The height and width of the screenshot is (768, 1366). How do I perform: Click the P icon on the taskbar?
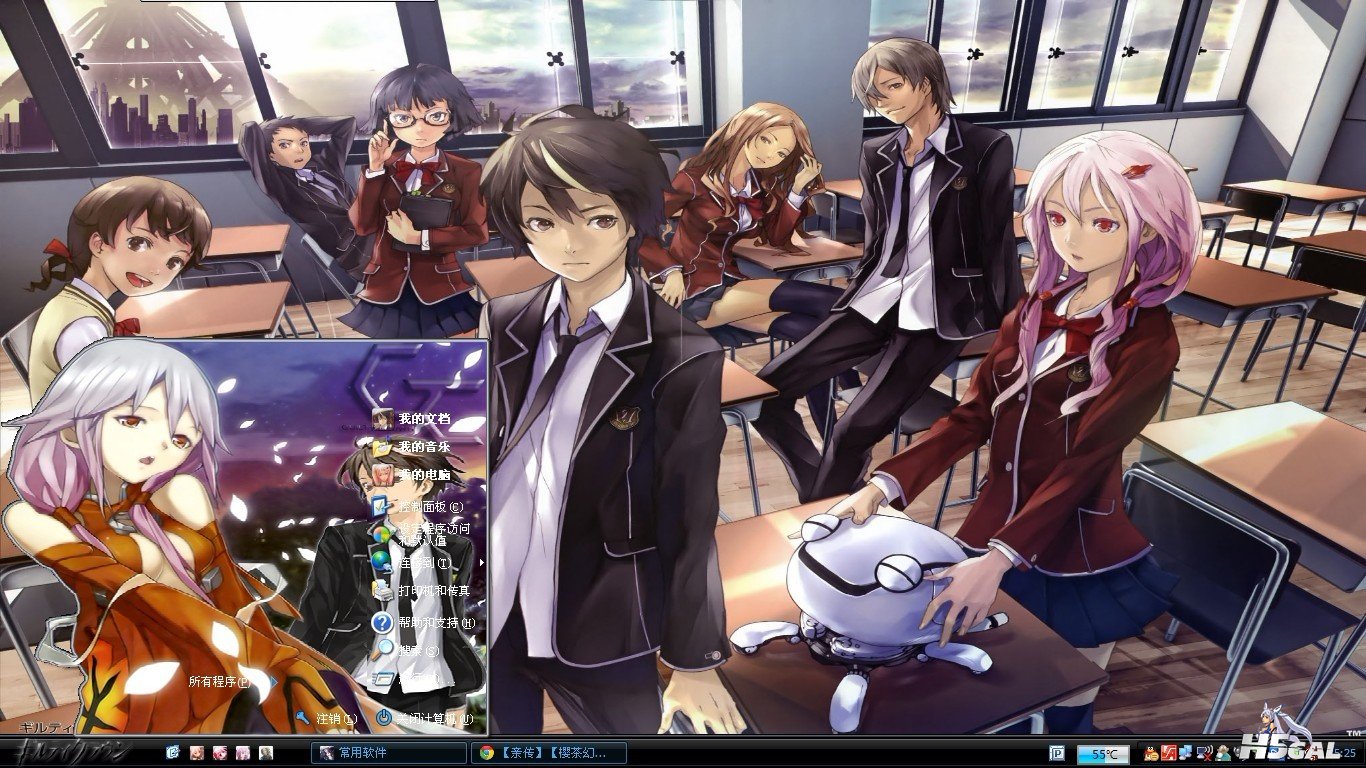tap(1056, 753)
